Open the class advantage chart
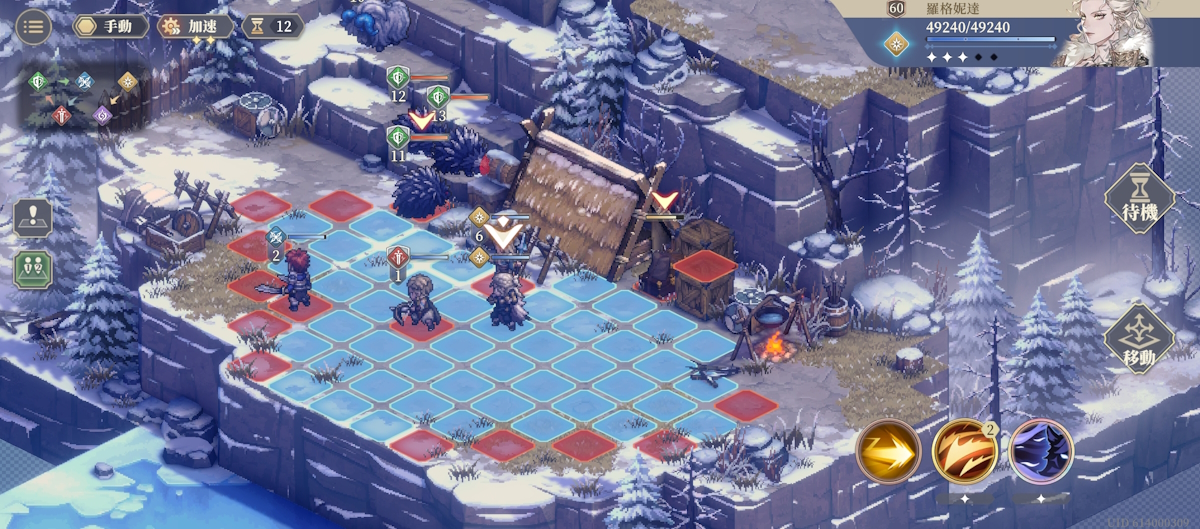The height and width of the screenshot is (529, 1200). point(84,97)
